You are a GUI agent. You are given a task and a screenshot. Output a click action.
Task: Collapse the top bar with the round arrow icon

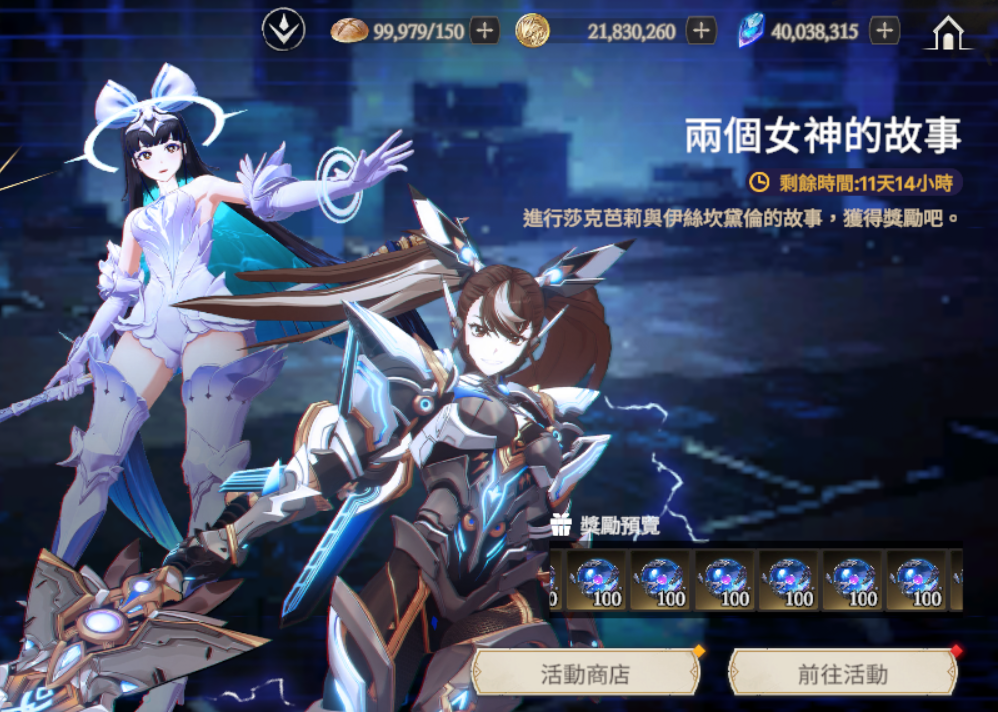[283, 31]
